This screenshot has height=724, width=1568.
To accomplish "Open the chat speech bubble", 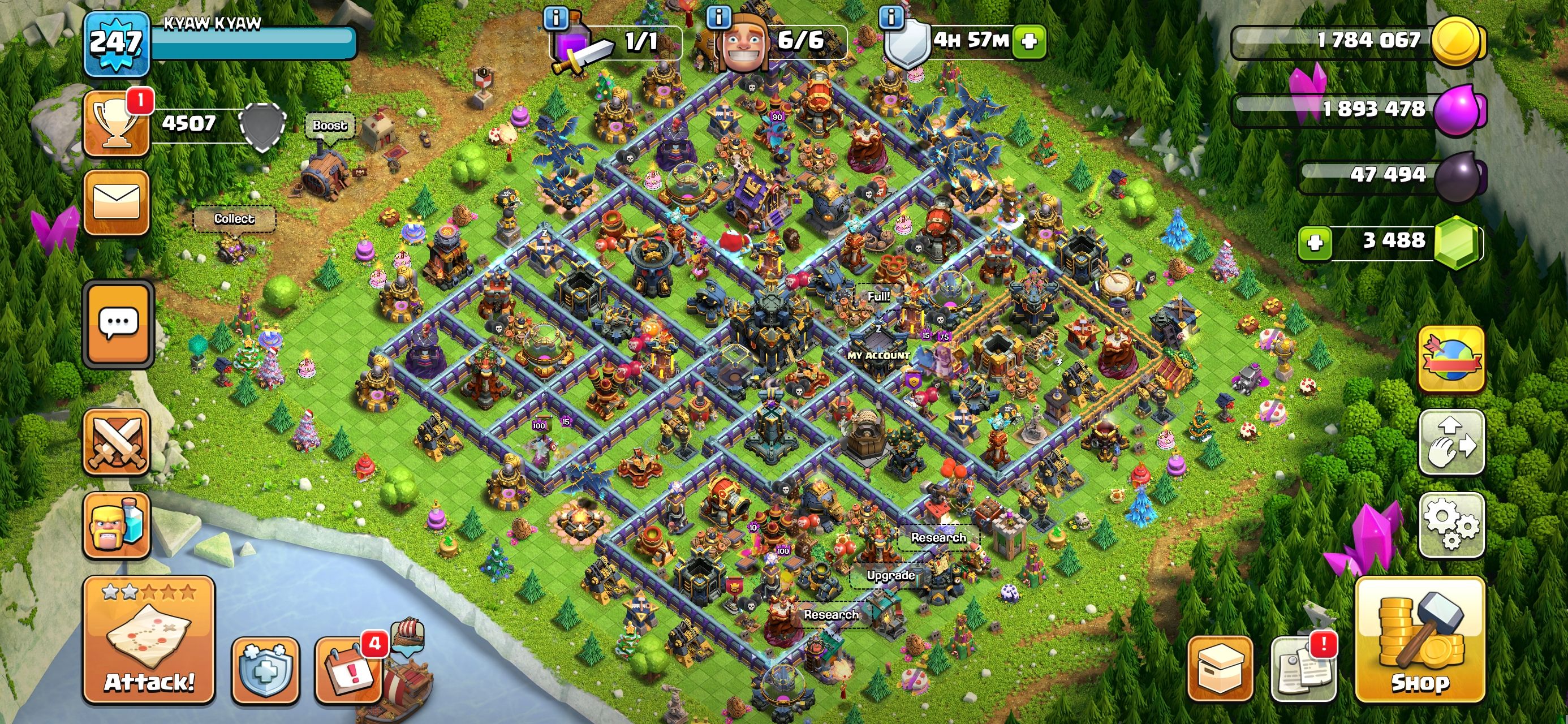I will point(118,324).
